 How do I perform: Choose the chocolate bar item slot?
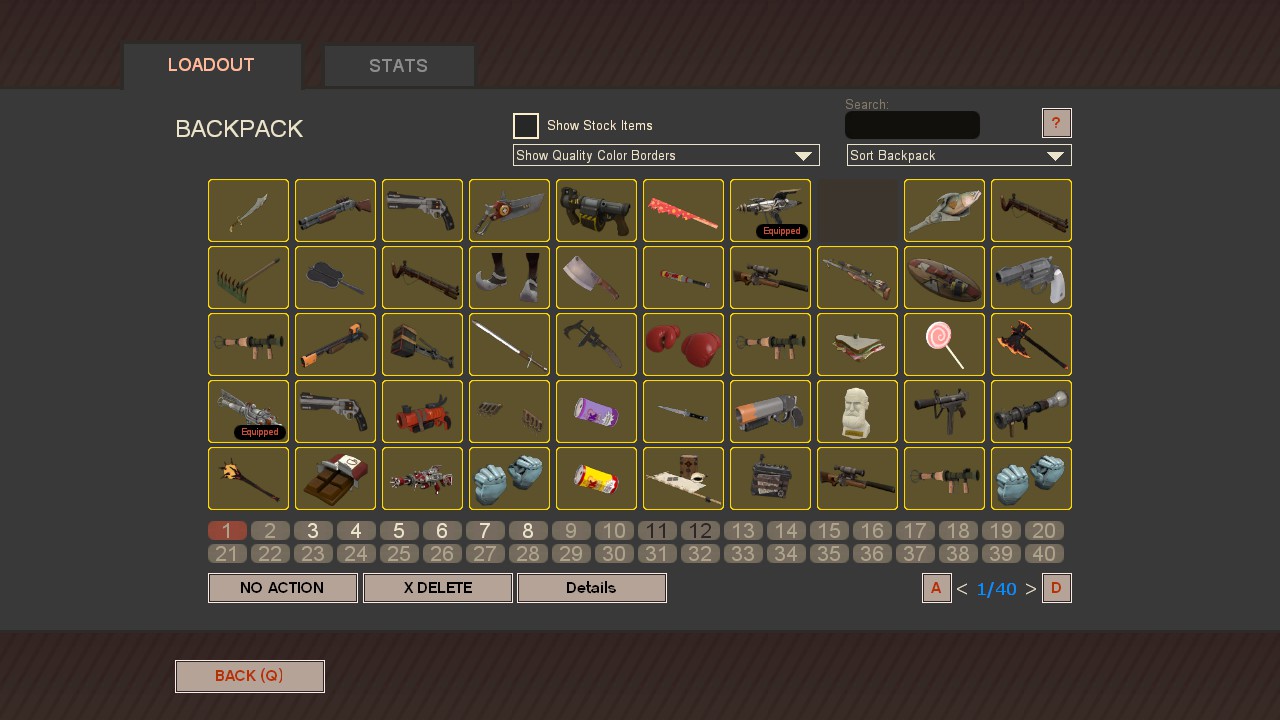pyautogui.click(x=335, y=478)
